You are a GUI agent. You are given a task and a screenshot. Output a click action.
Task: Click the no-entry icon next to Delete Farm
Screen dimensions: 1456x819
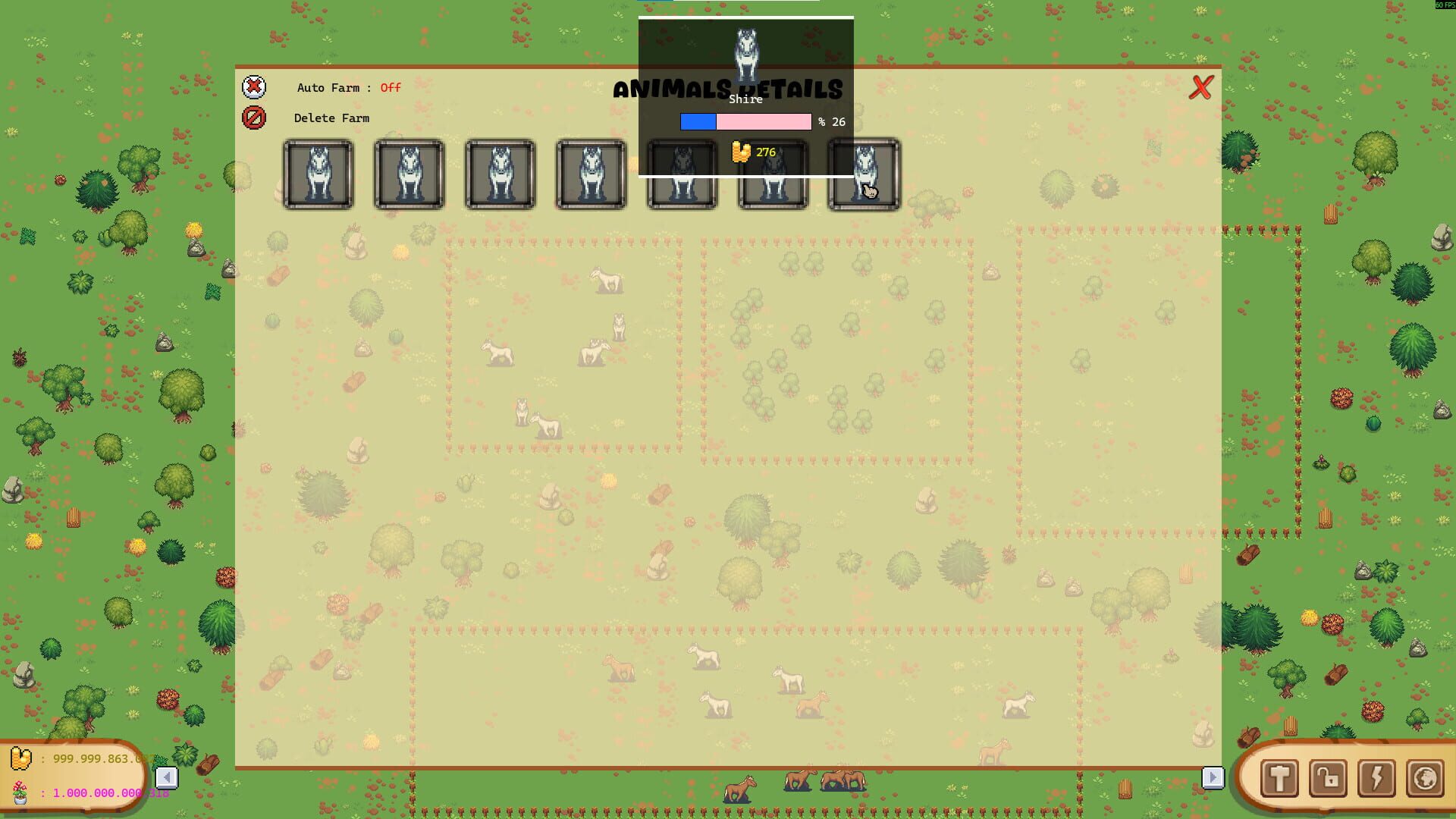coord(254,117)
